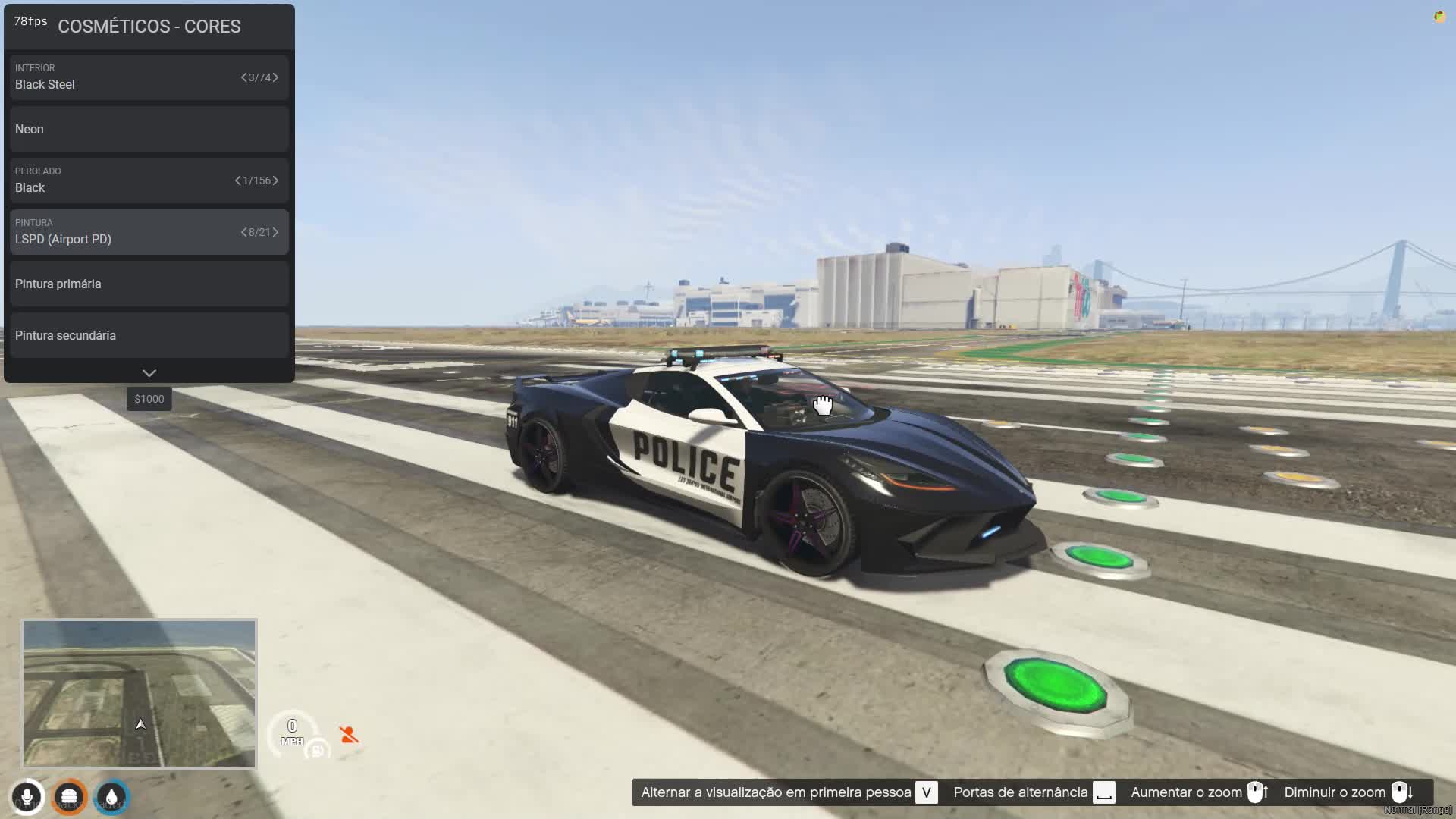Open Pintura secundária options
Viewport: 1456px width, 819px height.
pyautogui.click(x=149, y=335)
